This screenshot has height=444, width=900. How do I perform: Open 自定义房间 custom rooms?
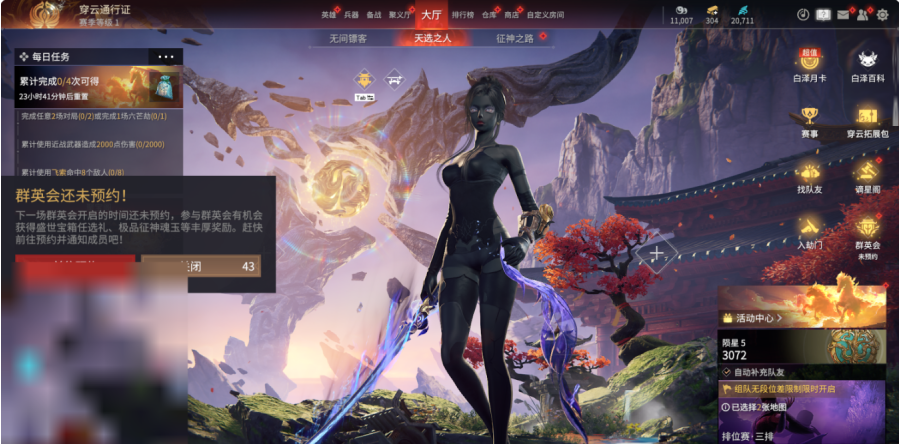(x=545, y=15)
